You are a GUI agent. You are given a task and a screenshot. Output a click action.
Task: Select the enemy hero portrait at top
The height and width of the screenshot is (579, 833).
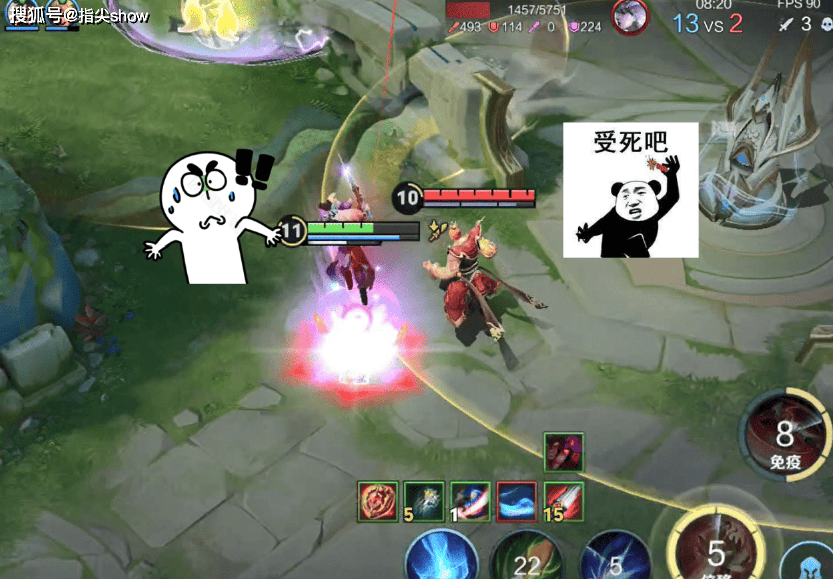pos(630,16)
